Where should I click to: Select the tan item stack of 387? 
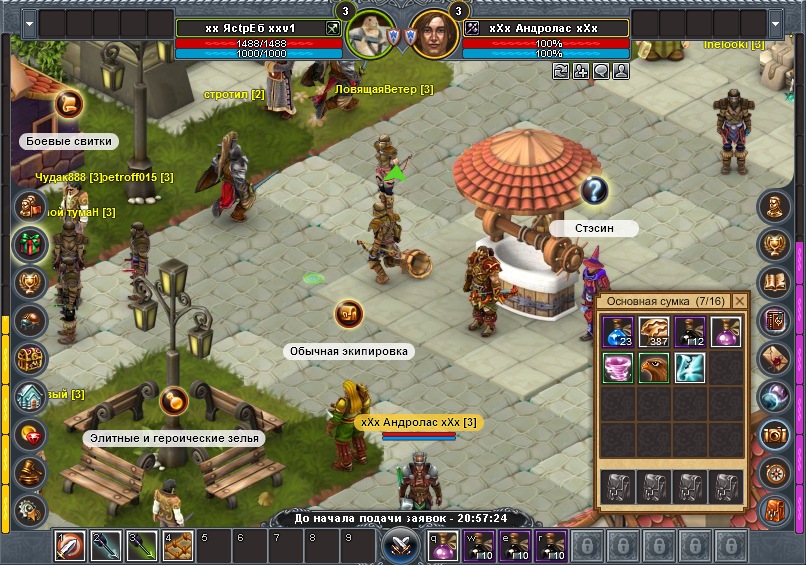click(x=655, y=333)
